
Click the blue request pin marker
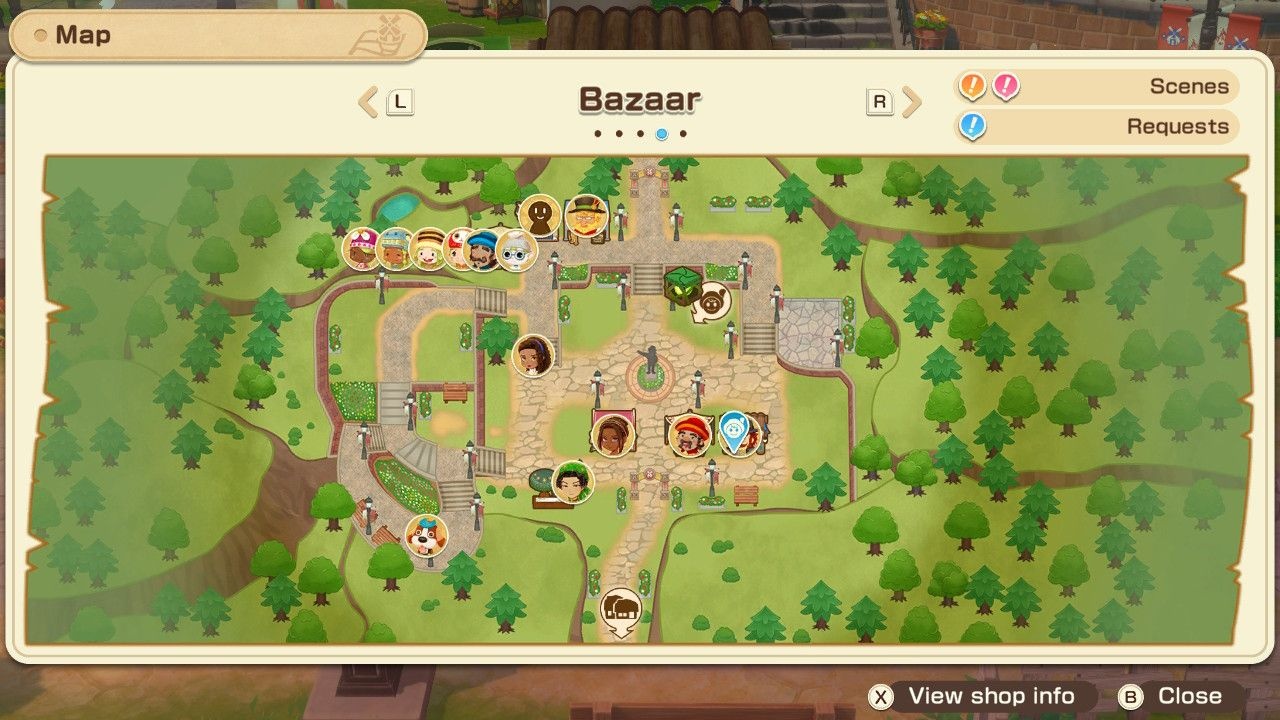735,431
